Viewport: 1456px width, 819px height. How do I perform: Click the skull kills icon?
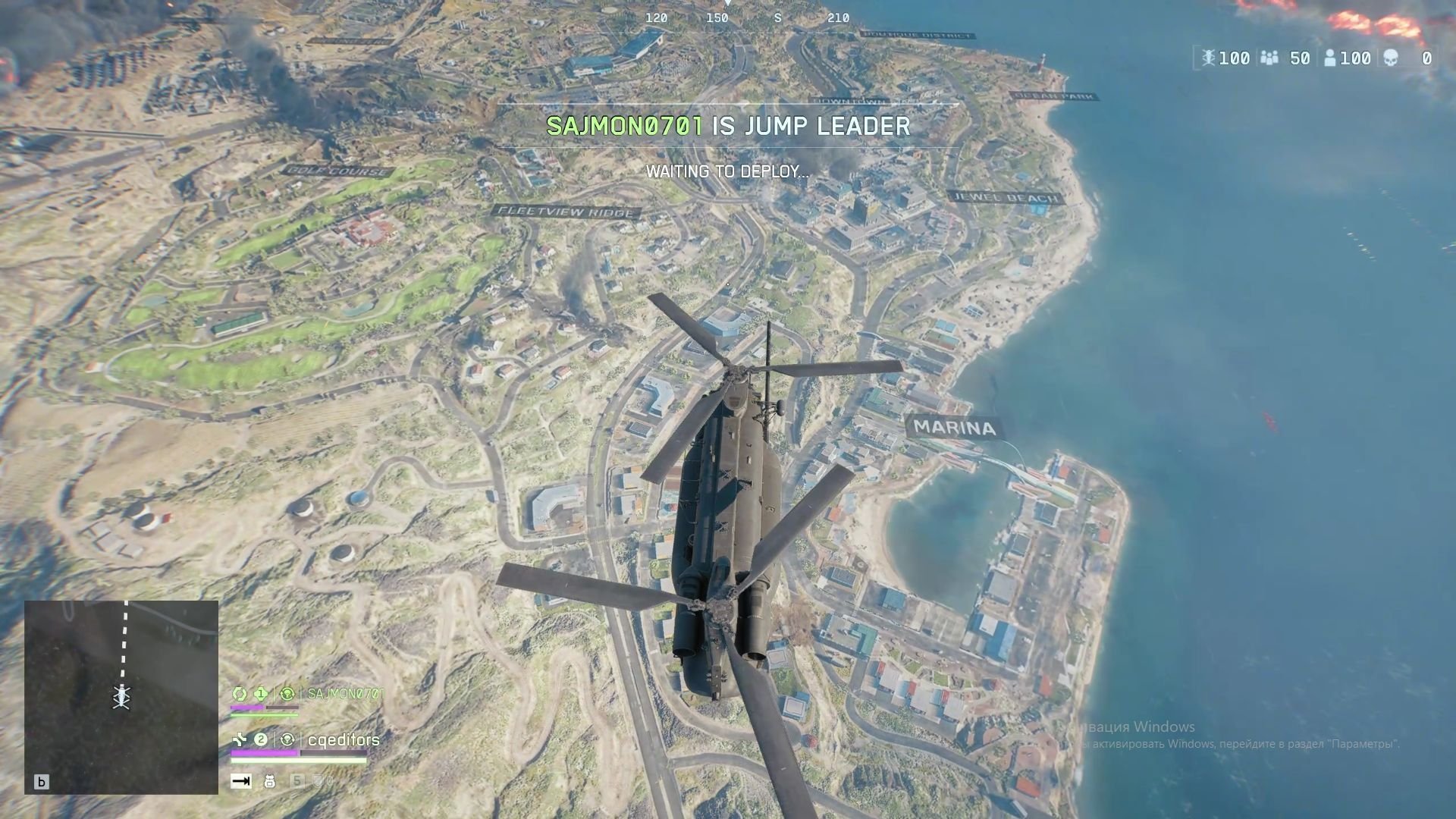coord(1391,58)
